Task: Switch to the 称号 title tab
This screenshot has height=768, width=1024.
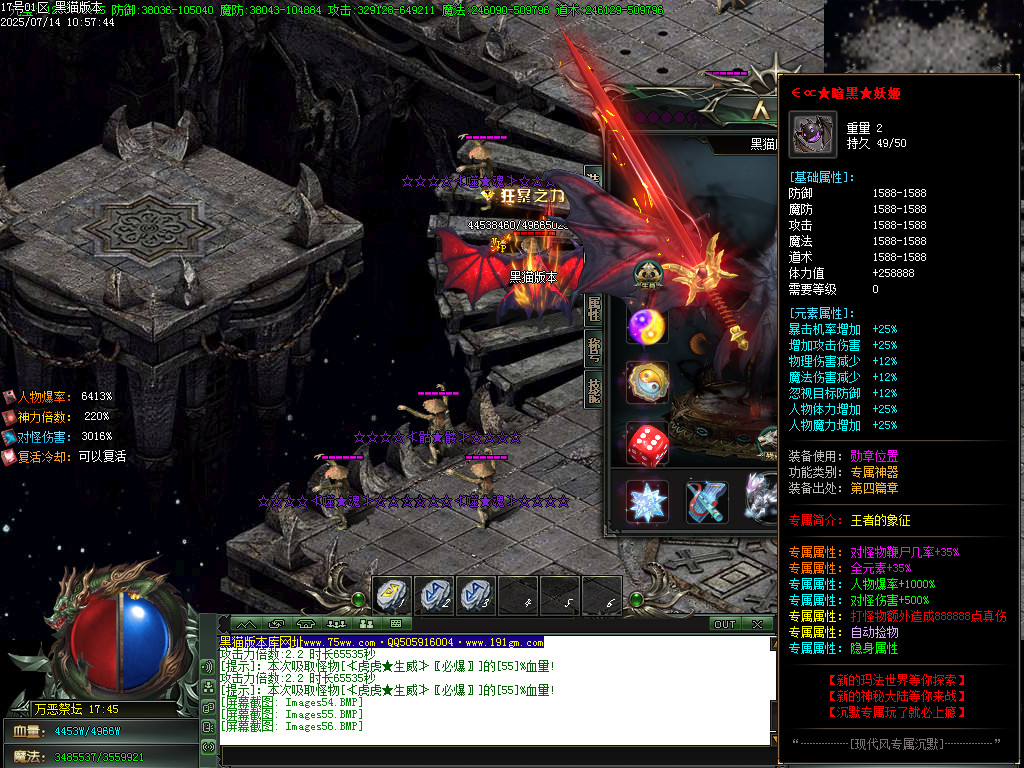Action: tap(593, 349)
